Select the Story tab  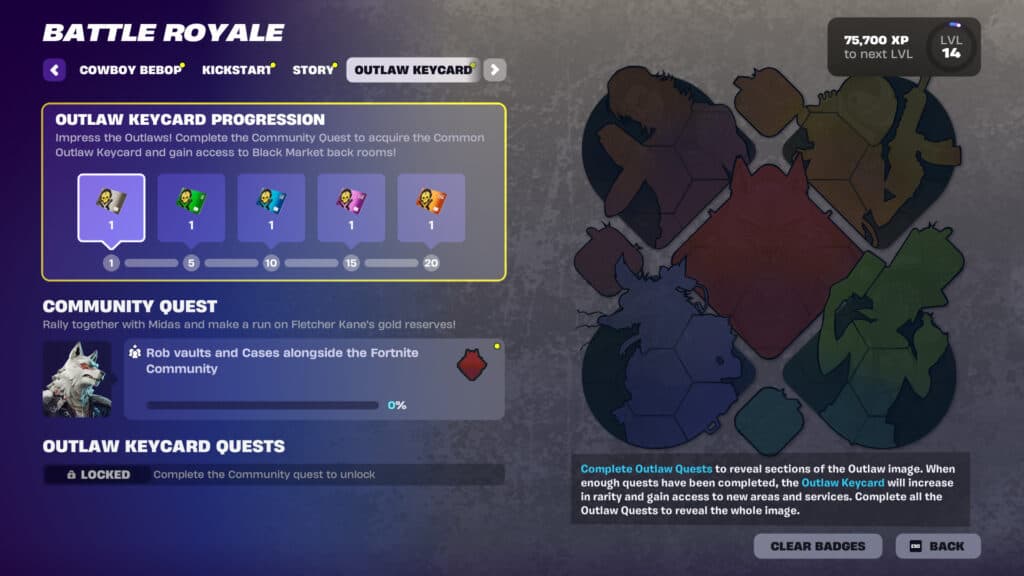click(313, 70)
